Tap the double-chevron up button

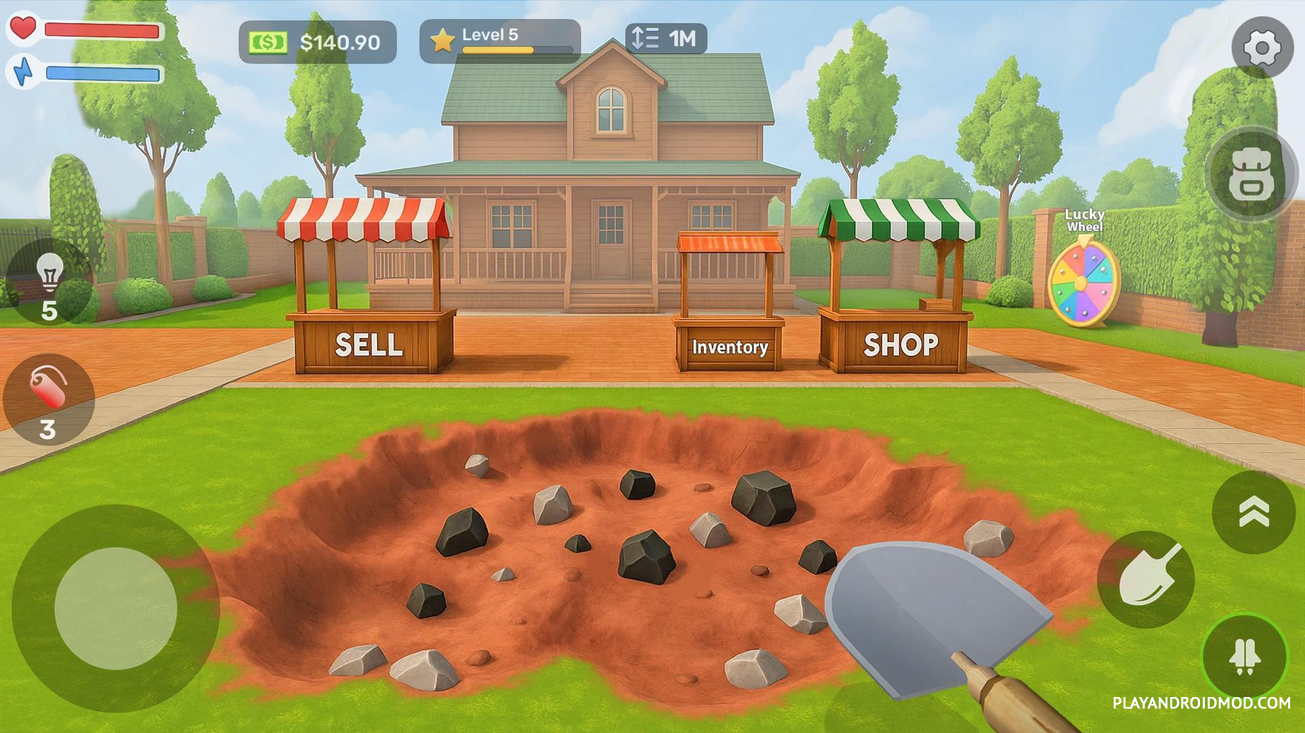click(1253, 512)
